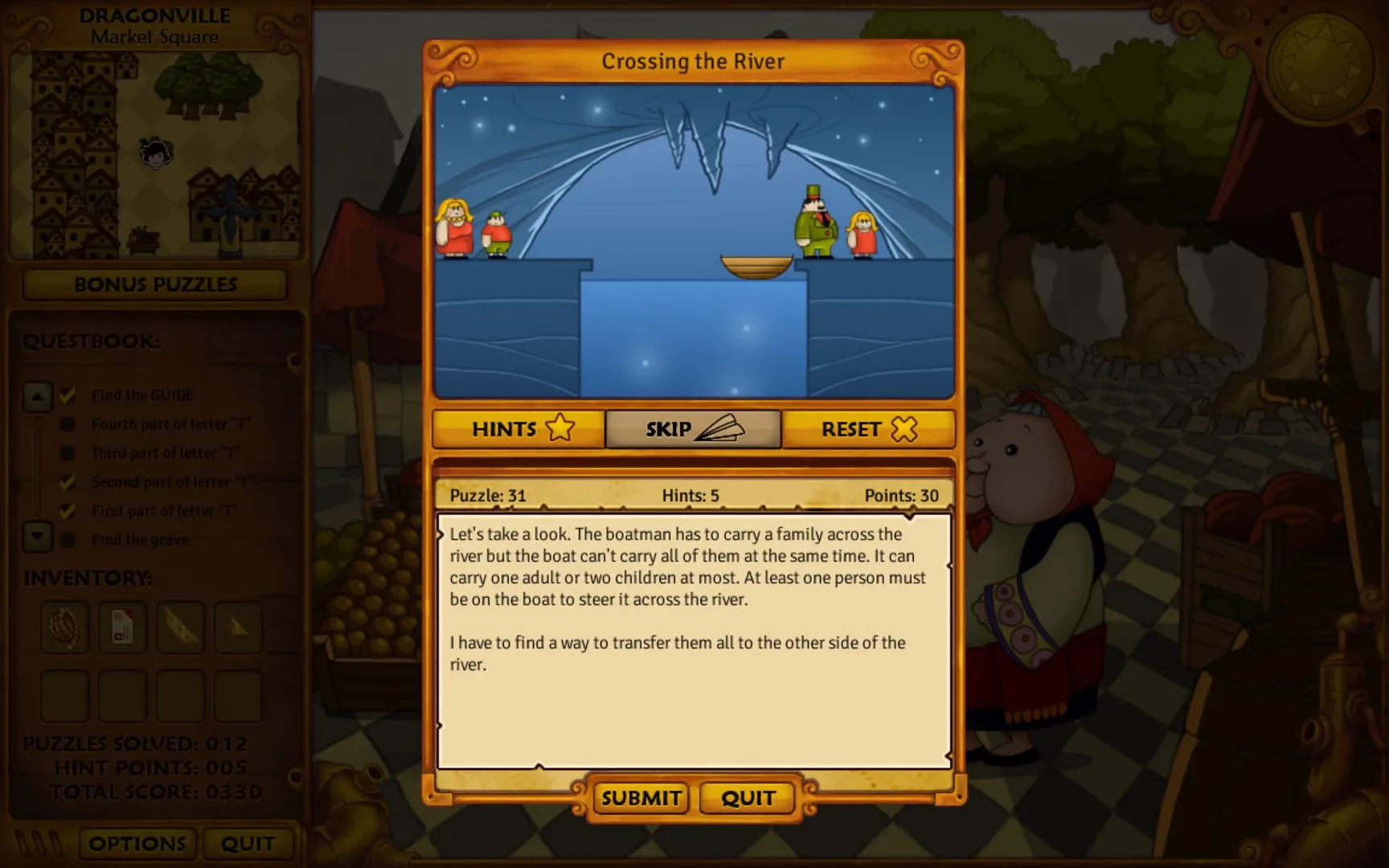
Task: Submit your puzzle solution
Action: point(640,797)
